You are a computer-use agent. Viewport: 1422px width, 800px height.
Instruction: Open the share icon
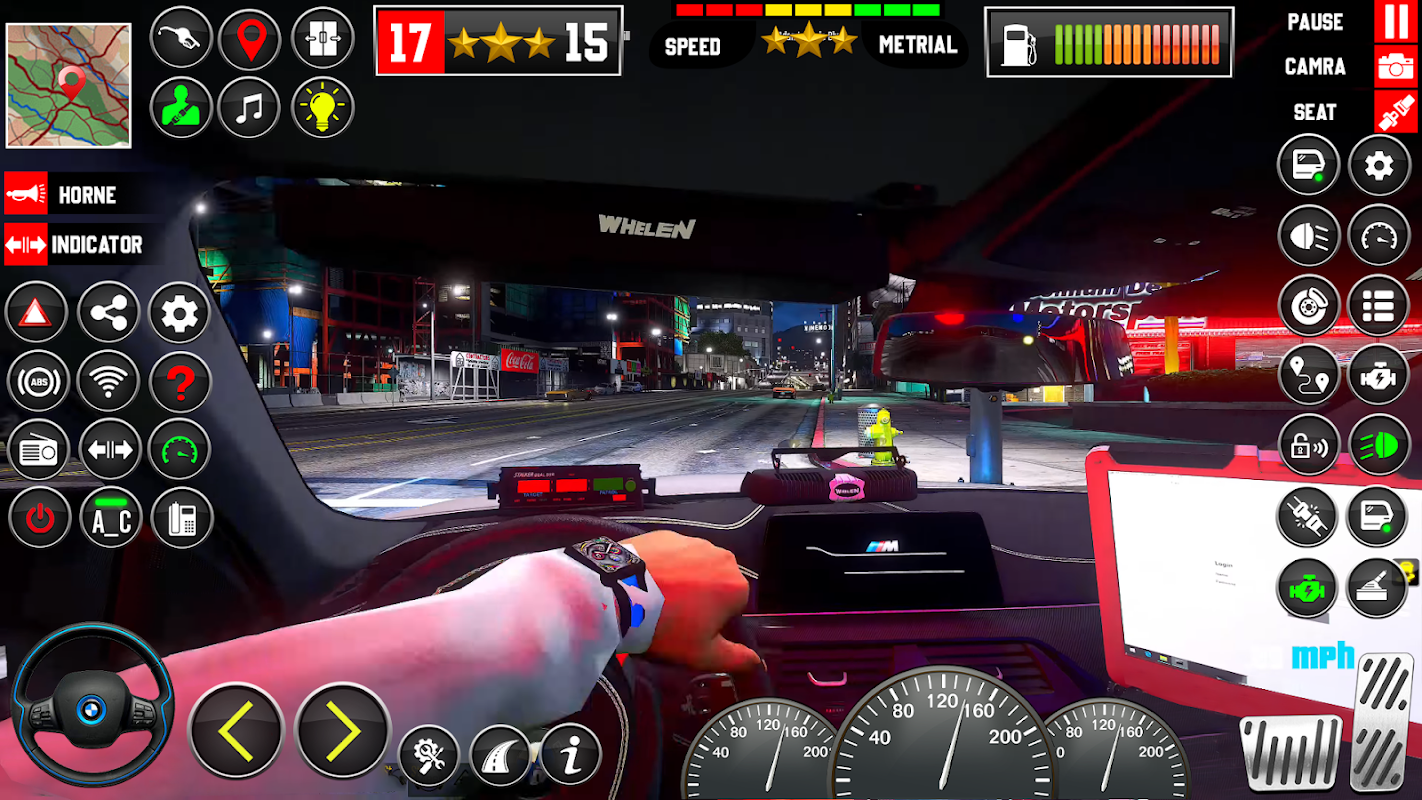pos(108,313)
